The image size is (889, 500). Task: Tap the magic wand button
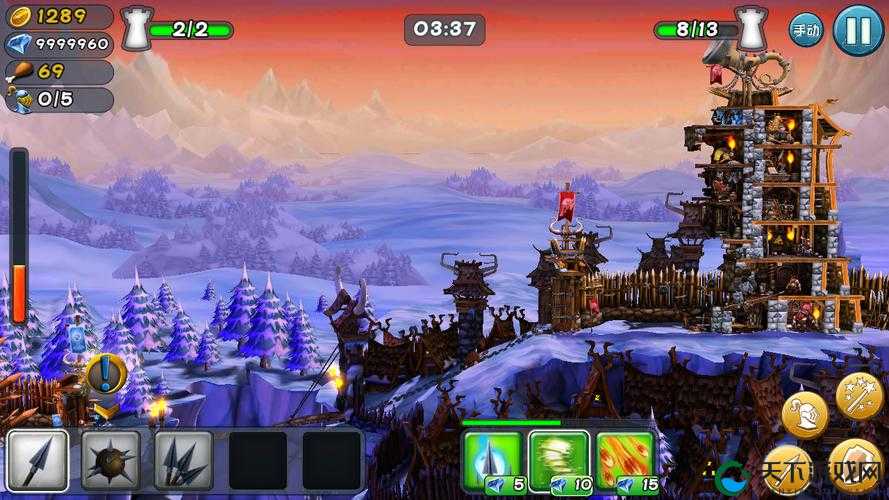coord(858,395)
